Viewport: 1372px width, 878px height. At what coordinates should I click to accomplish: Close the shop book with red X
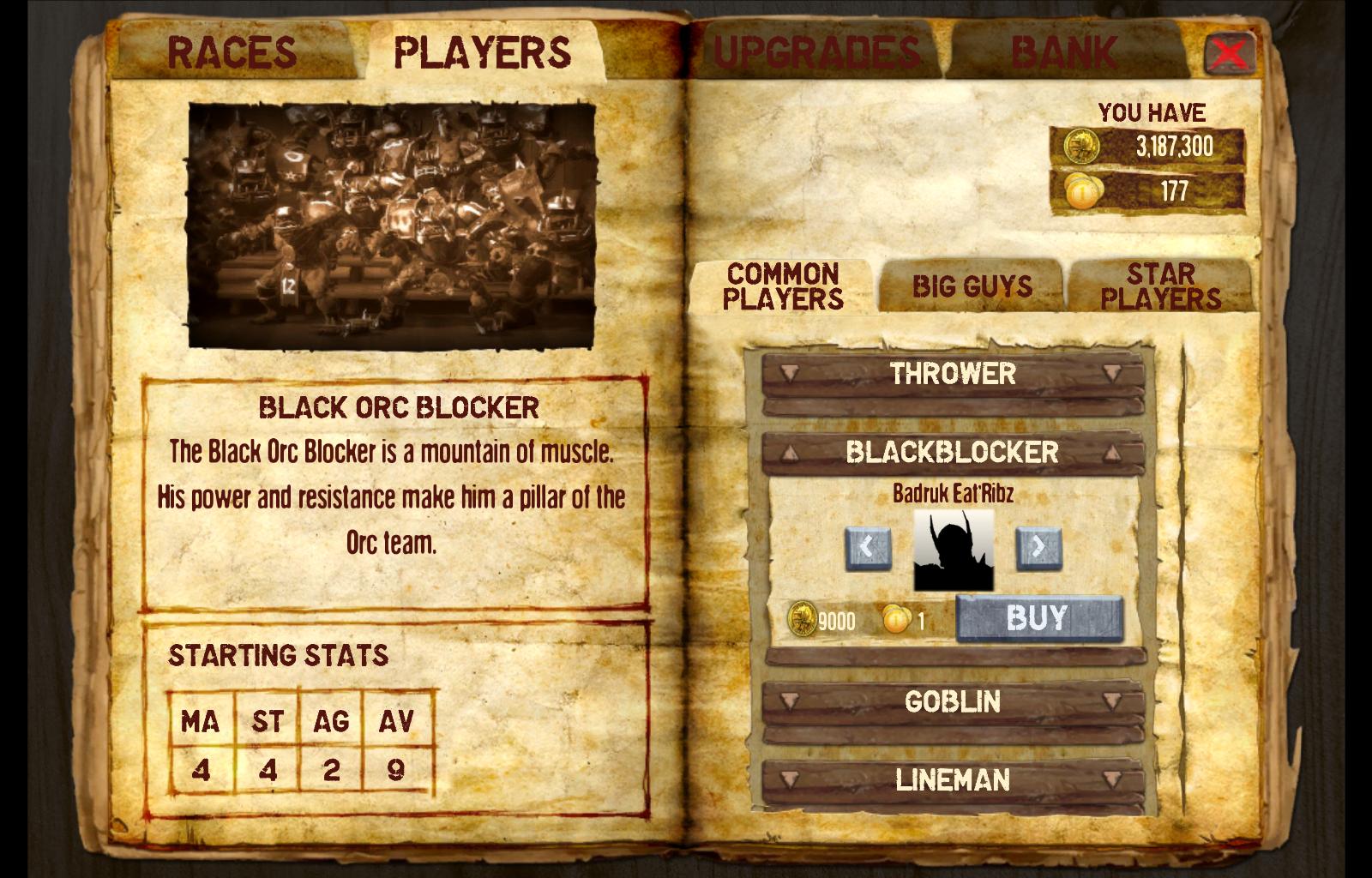[1230, 53]
